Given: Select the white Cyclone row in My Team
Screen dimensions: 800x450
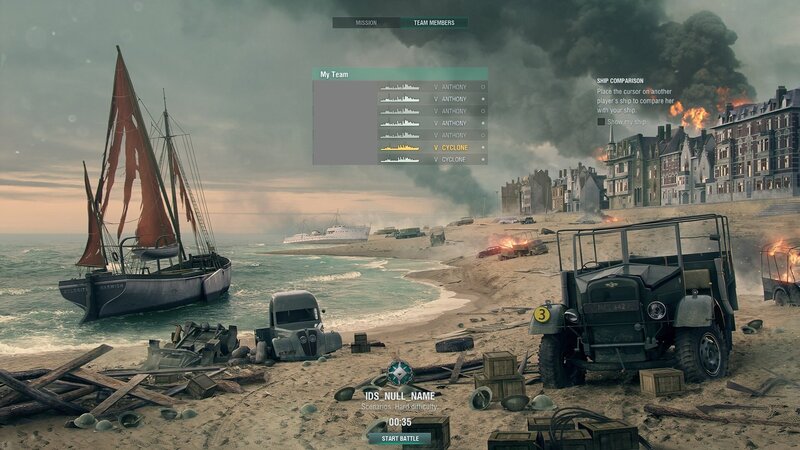Looking at the screenshot, I should pyautogui.click(x=432, y=159).
